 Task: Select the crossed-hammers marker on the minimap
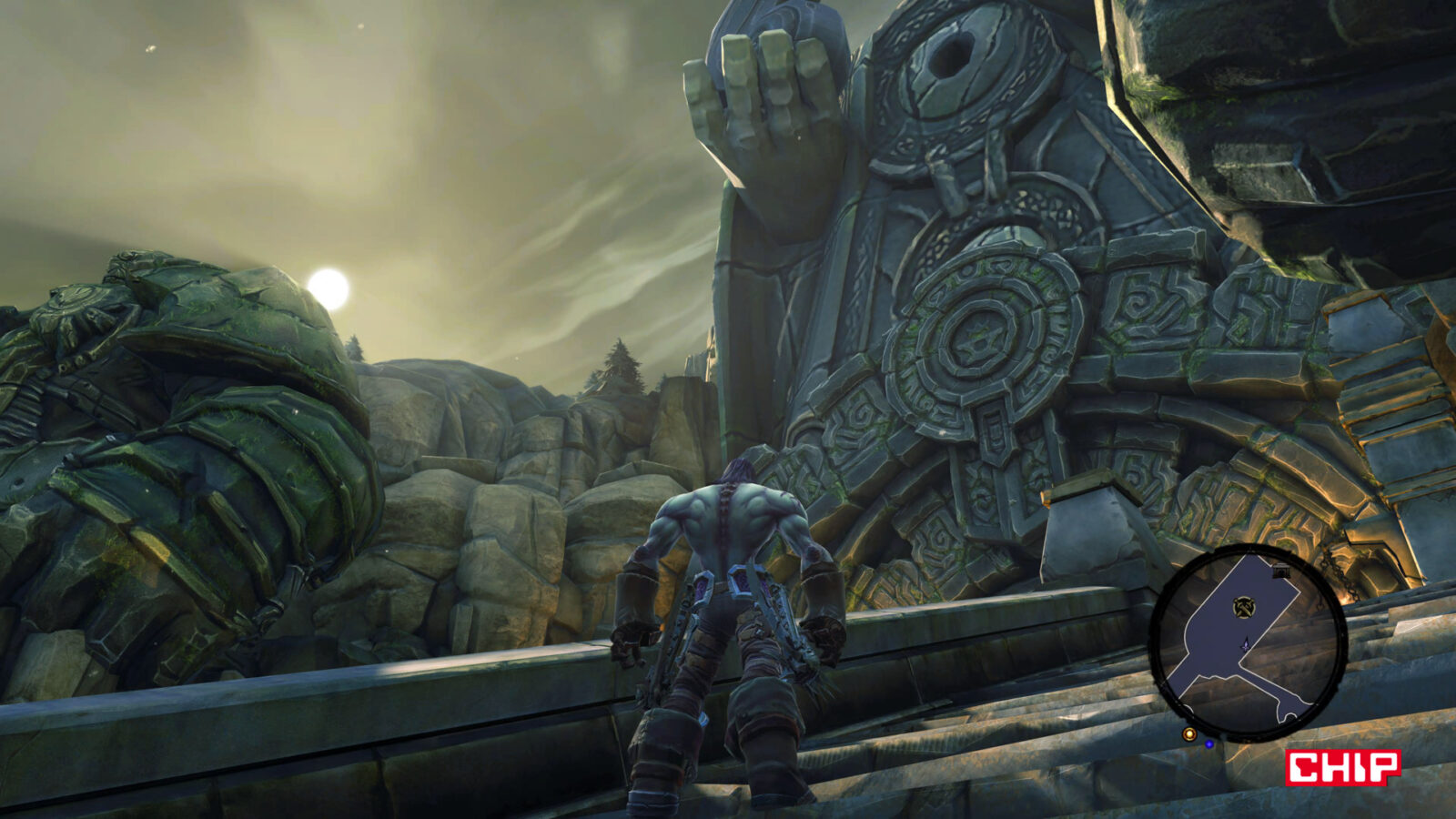click(1243, 606)
